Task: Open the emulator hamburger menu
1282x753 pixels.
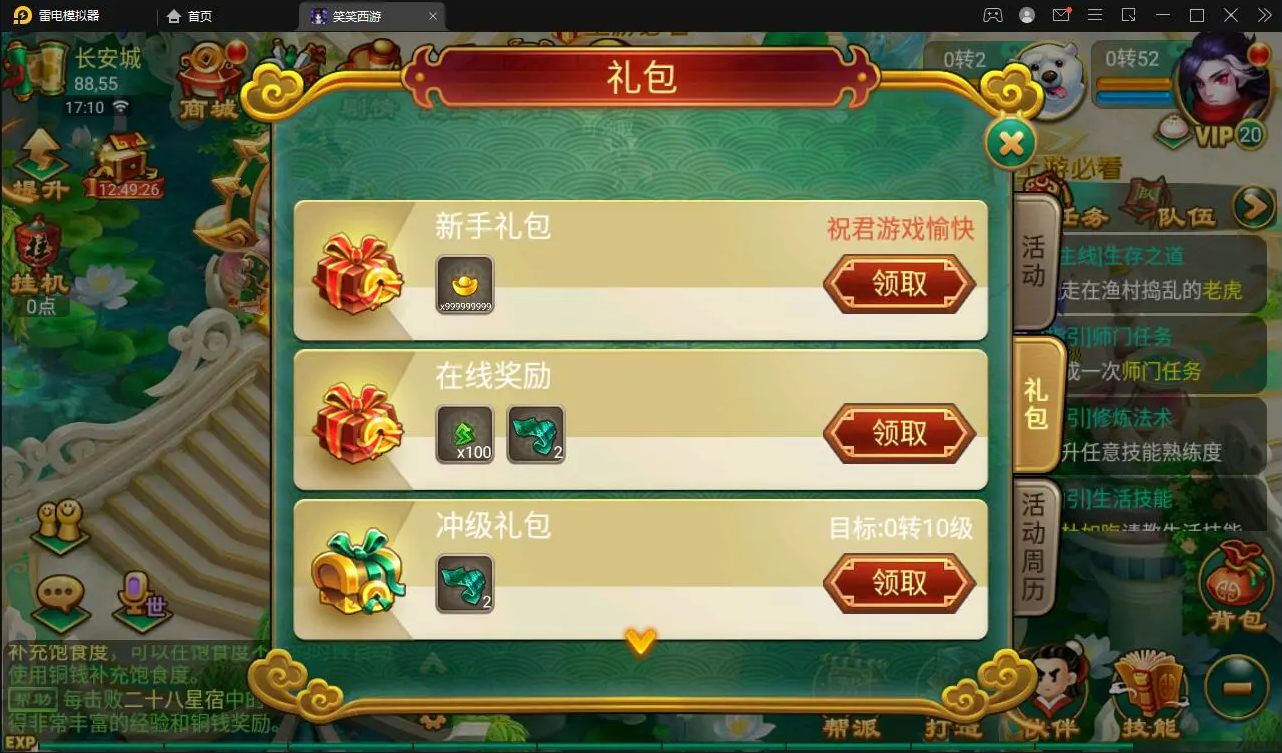Action: (x=1096, y=15)
